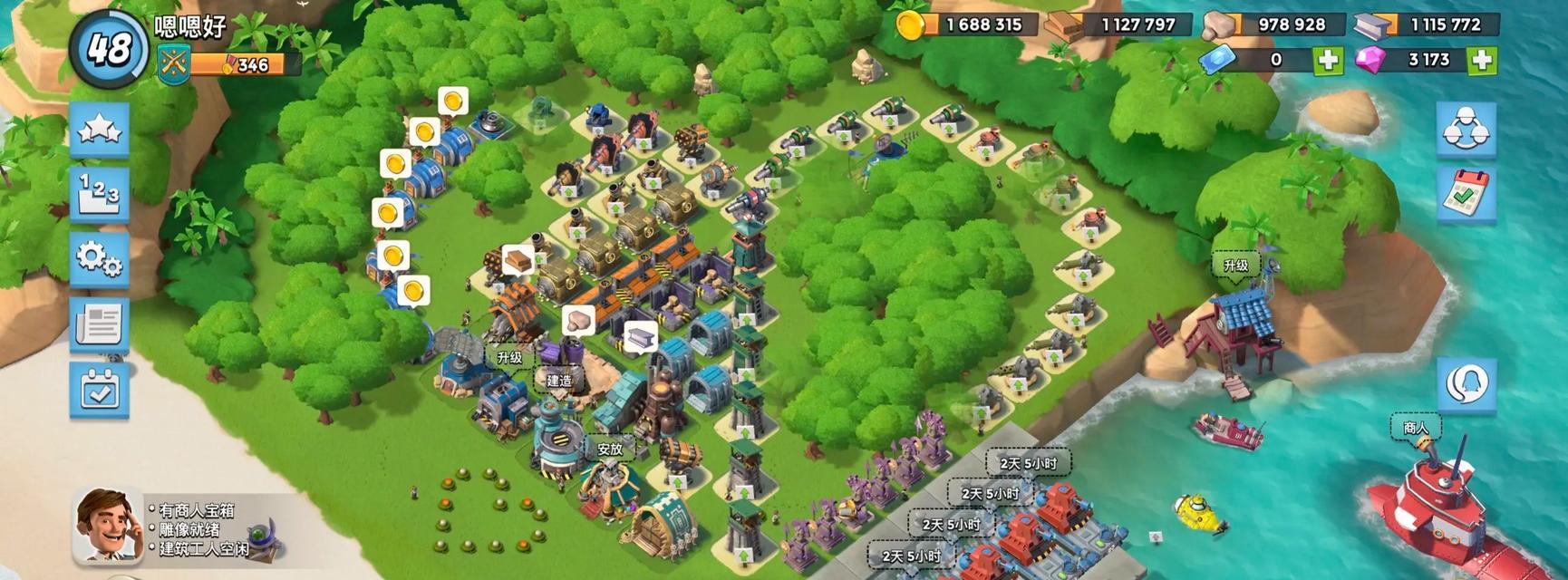Tap the 建造 build label
Image resolution: width=1568 pixels, height=580 pixels.
[559, 381]
